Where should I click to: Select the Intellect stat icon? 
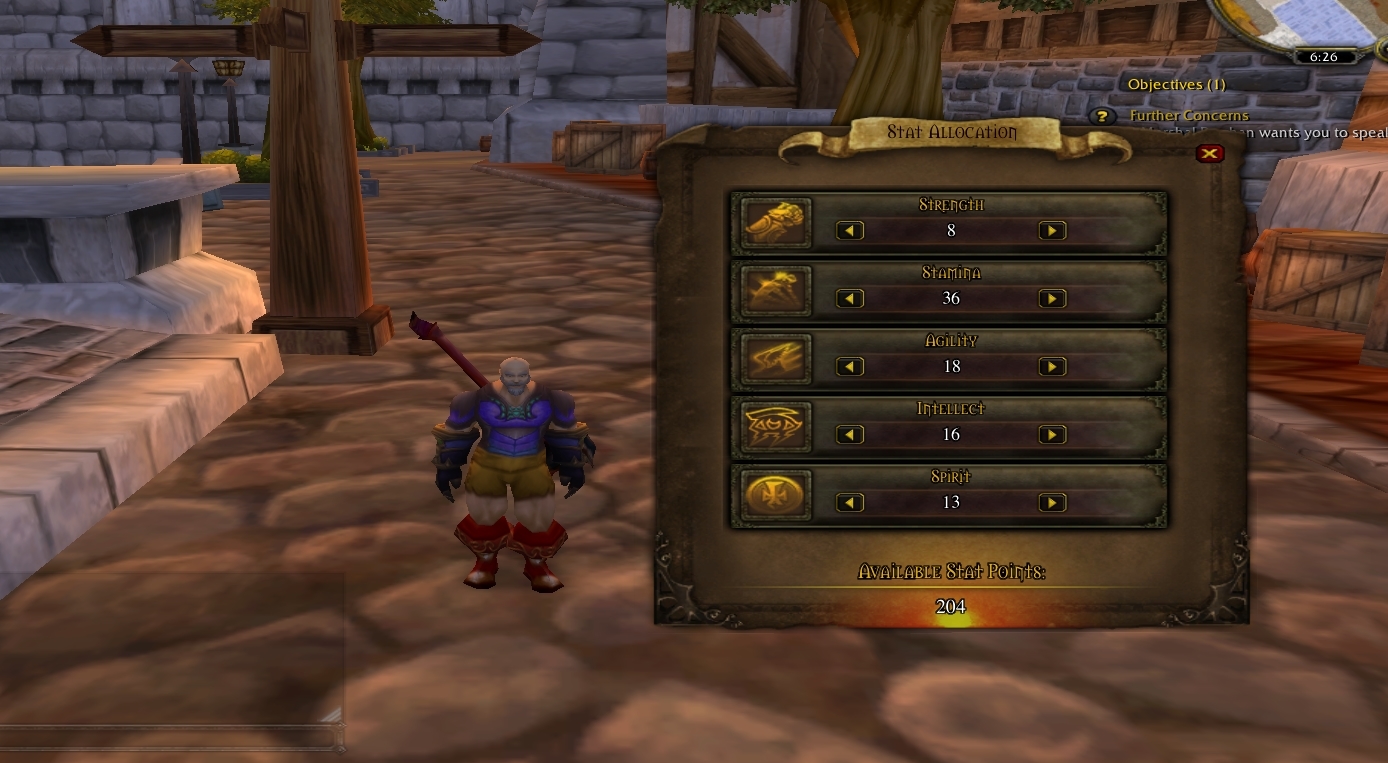pos(775,426)
